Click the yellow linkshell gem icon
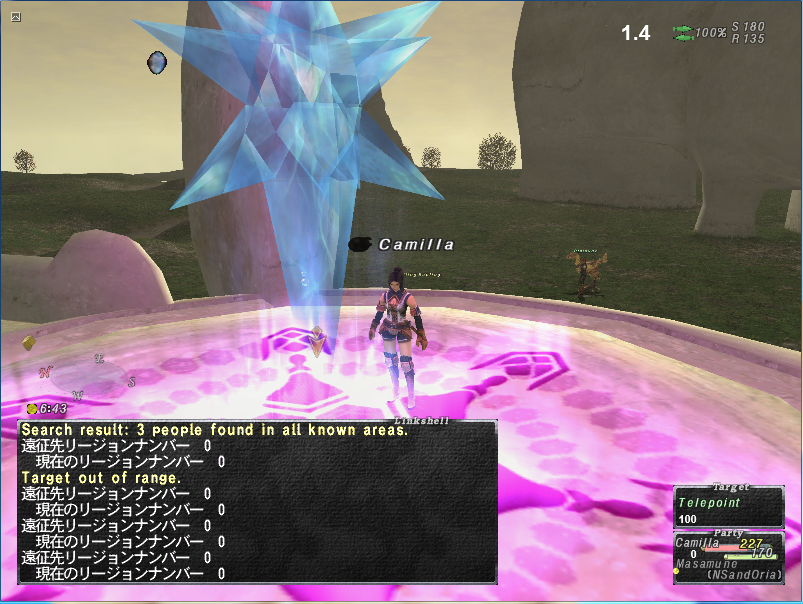 click(29, 343)
